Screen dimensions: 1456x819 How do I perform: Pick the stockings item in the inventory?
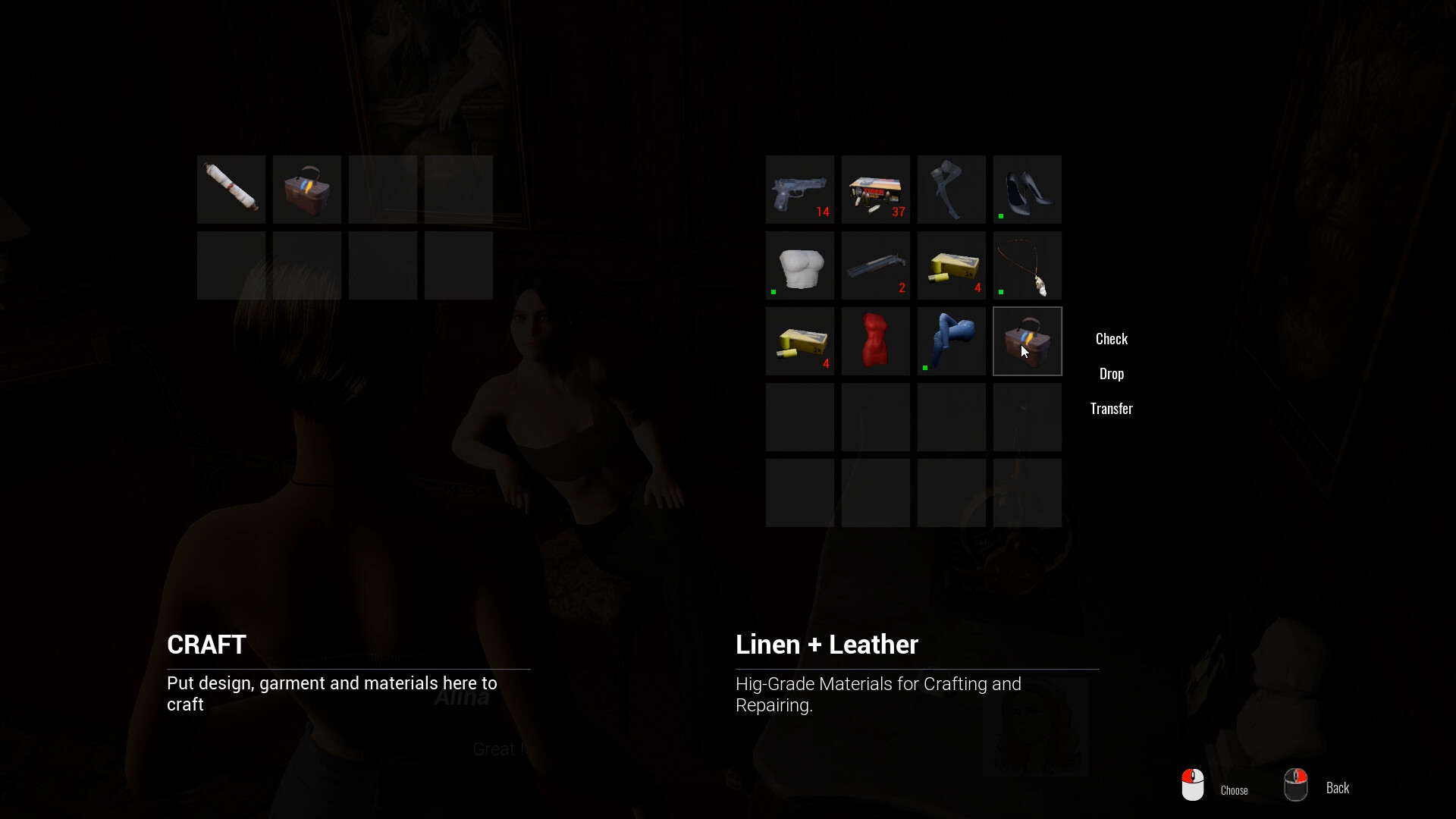pos(952,190)
